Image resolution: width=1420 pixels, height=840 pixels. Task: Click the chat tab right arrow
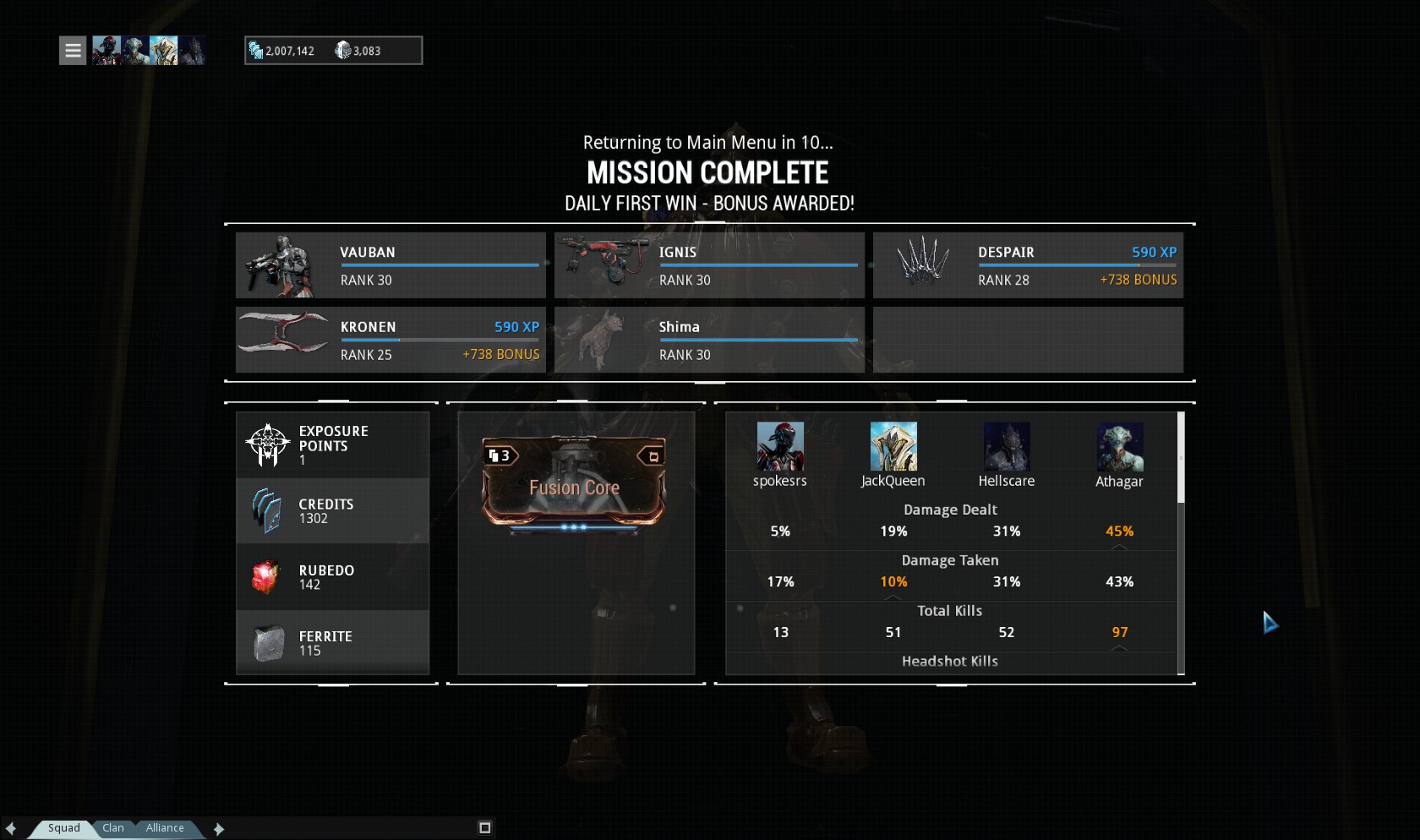(219, 829)
